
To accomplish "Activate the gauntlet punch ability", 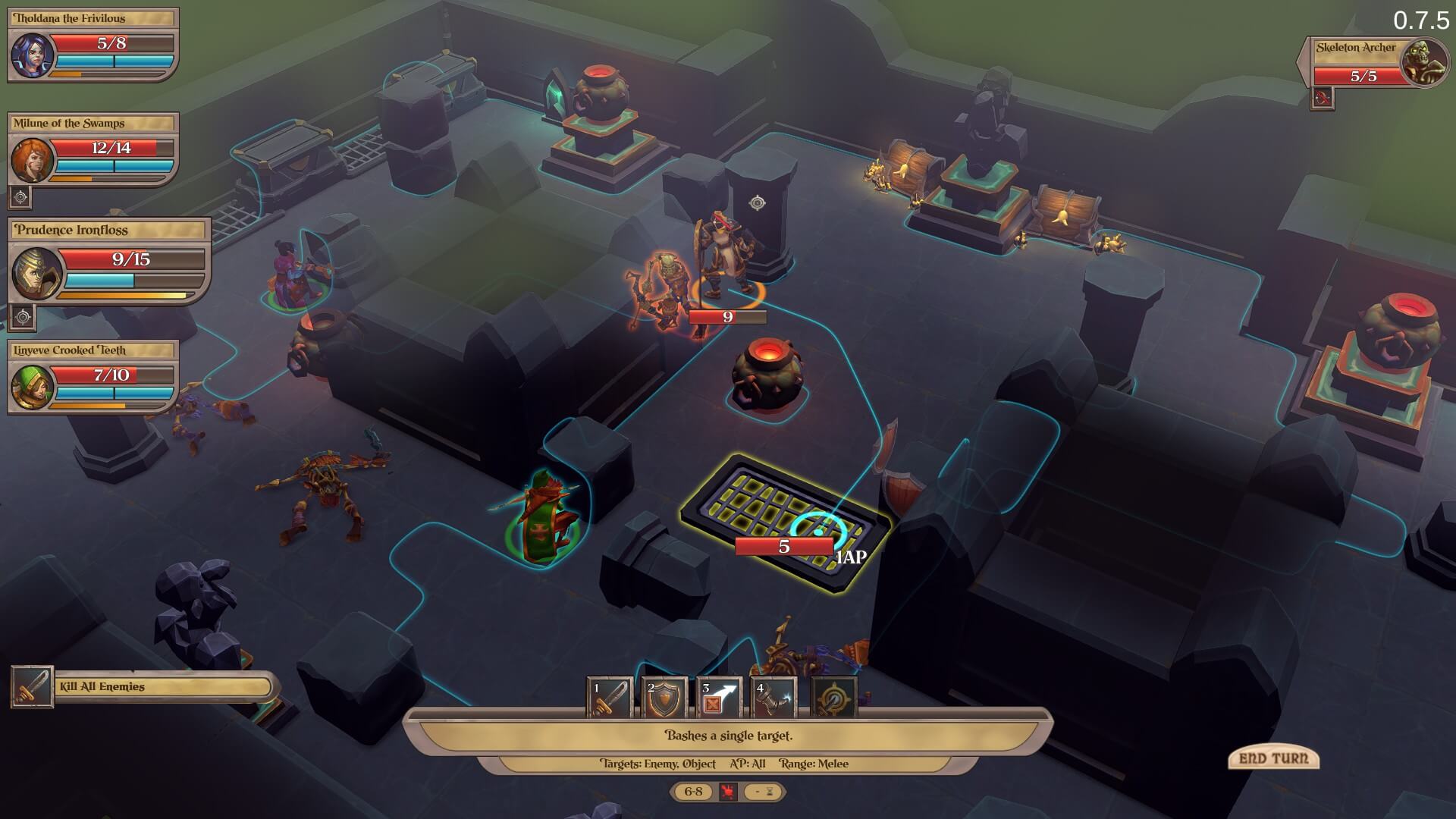I will click(773, 698).
